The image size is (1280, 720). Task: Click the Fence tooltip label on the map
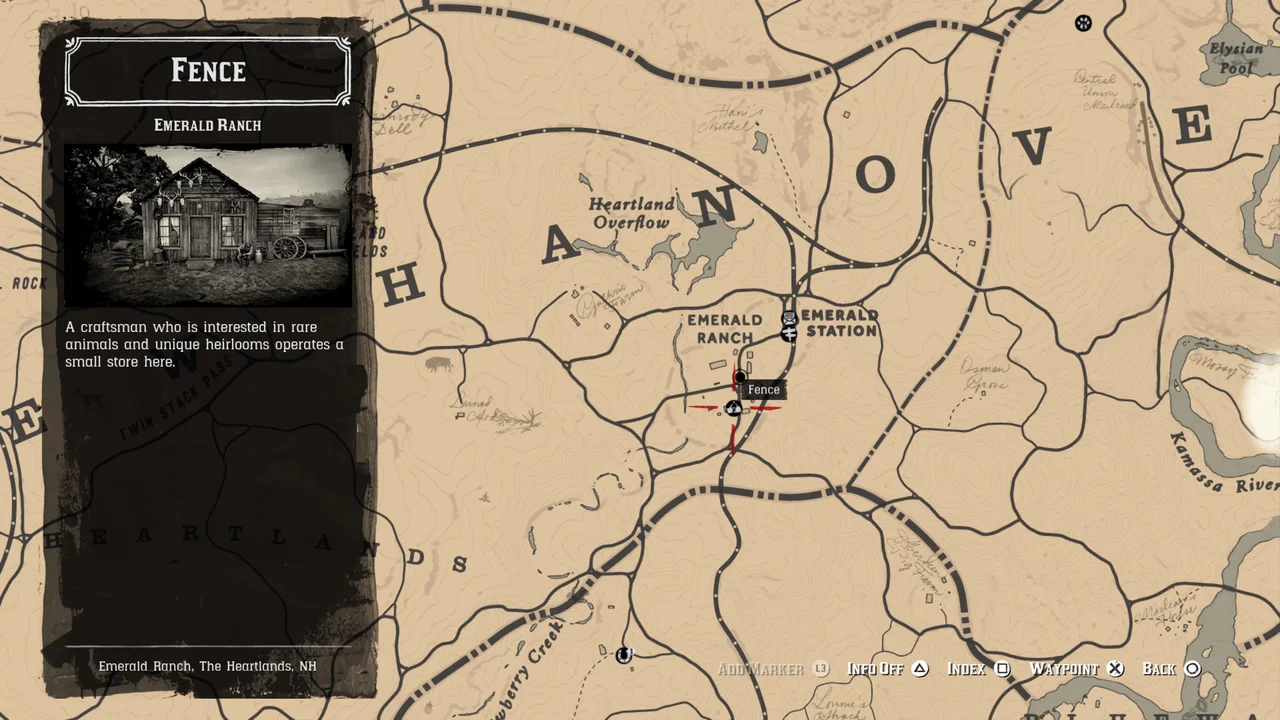click(x=764, y=389)
